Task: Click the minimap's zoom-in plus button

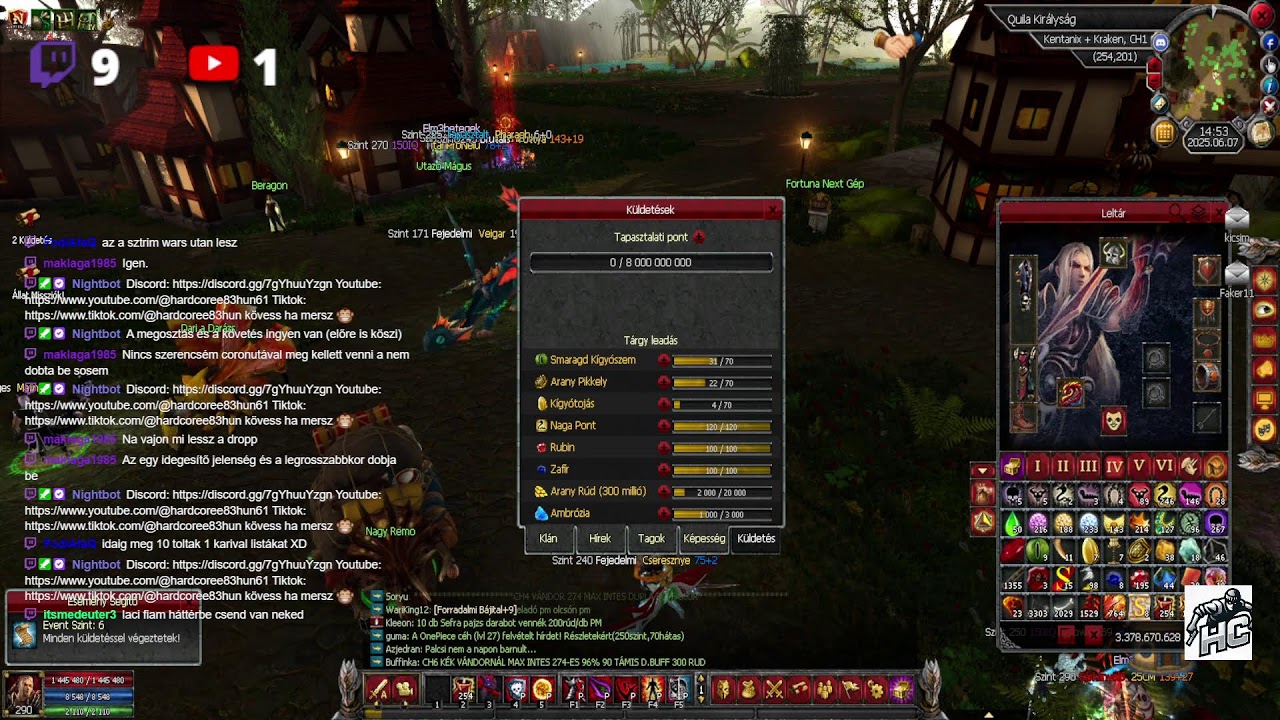Action: point(1154,65)
